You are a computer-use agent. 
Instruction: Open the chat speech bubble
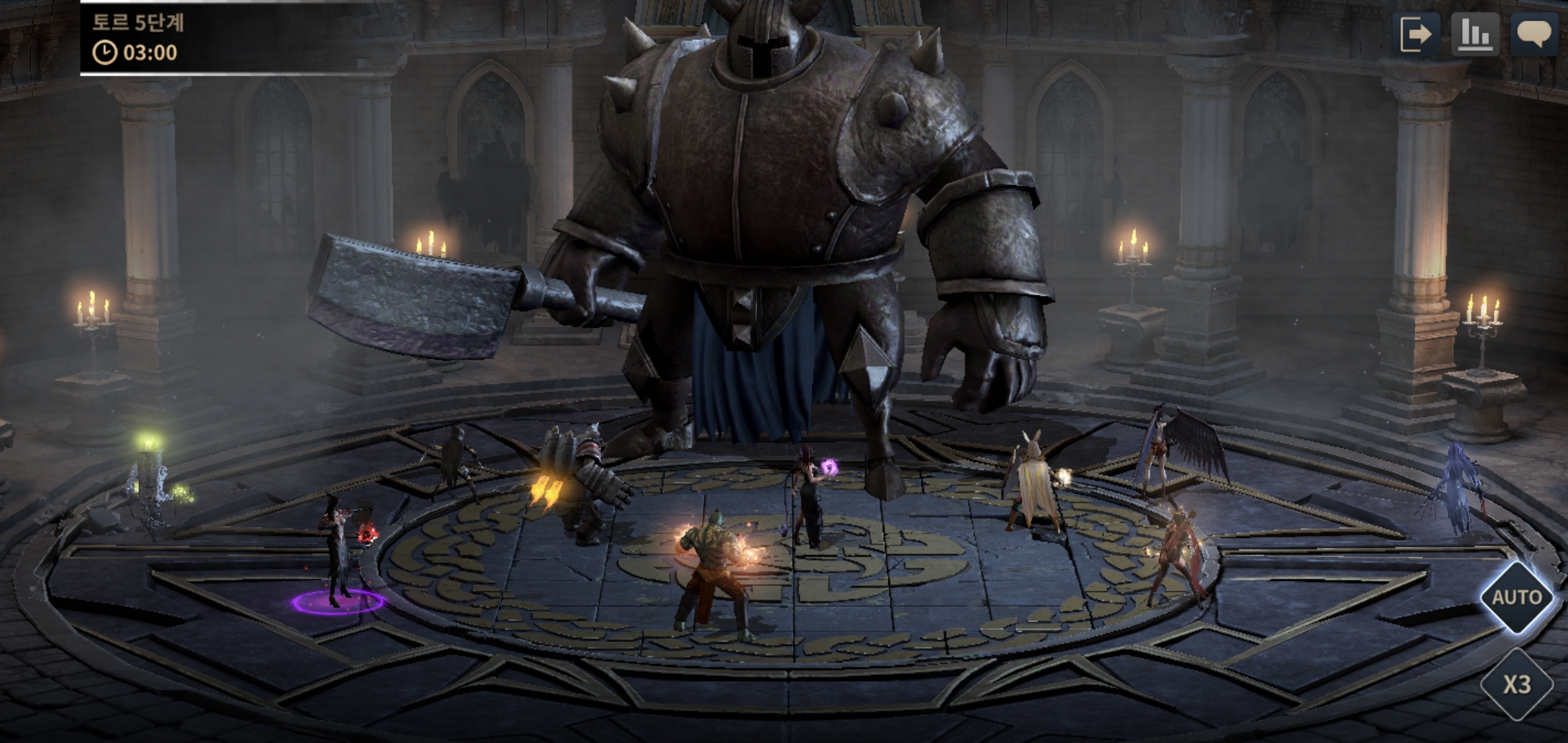[x=1534, y=34]
